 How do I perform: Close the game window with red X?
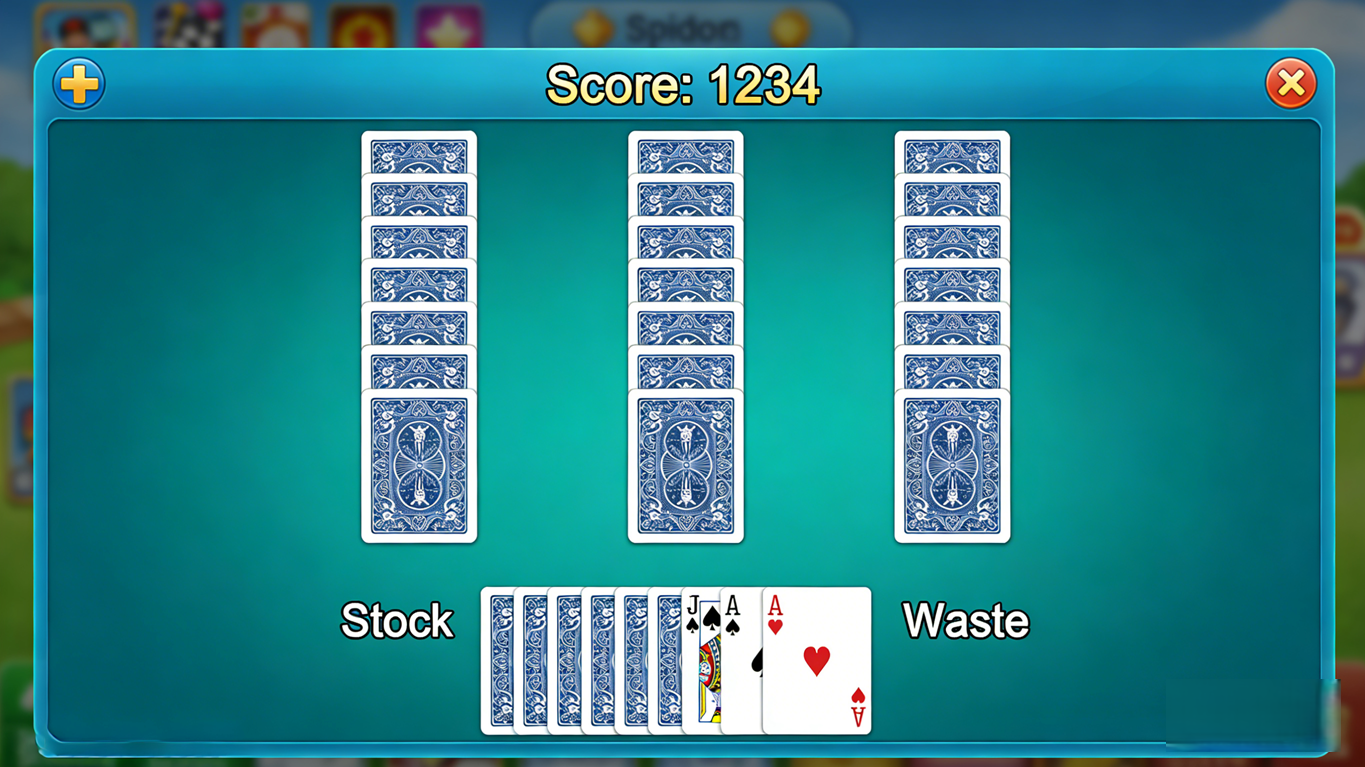[x=1290, y=84]
